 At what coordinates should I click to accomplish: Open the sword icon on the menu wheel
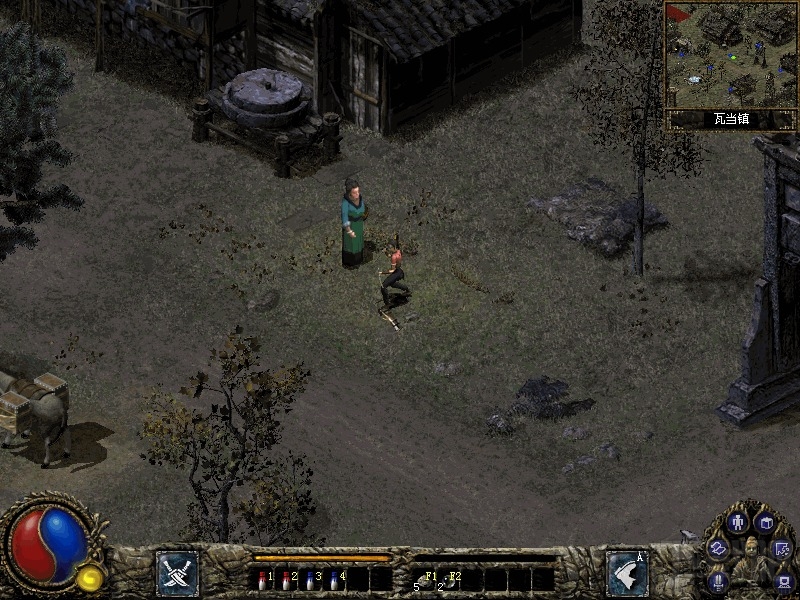[718, 580]
